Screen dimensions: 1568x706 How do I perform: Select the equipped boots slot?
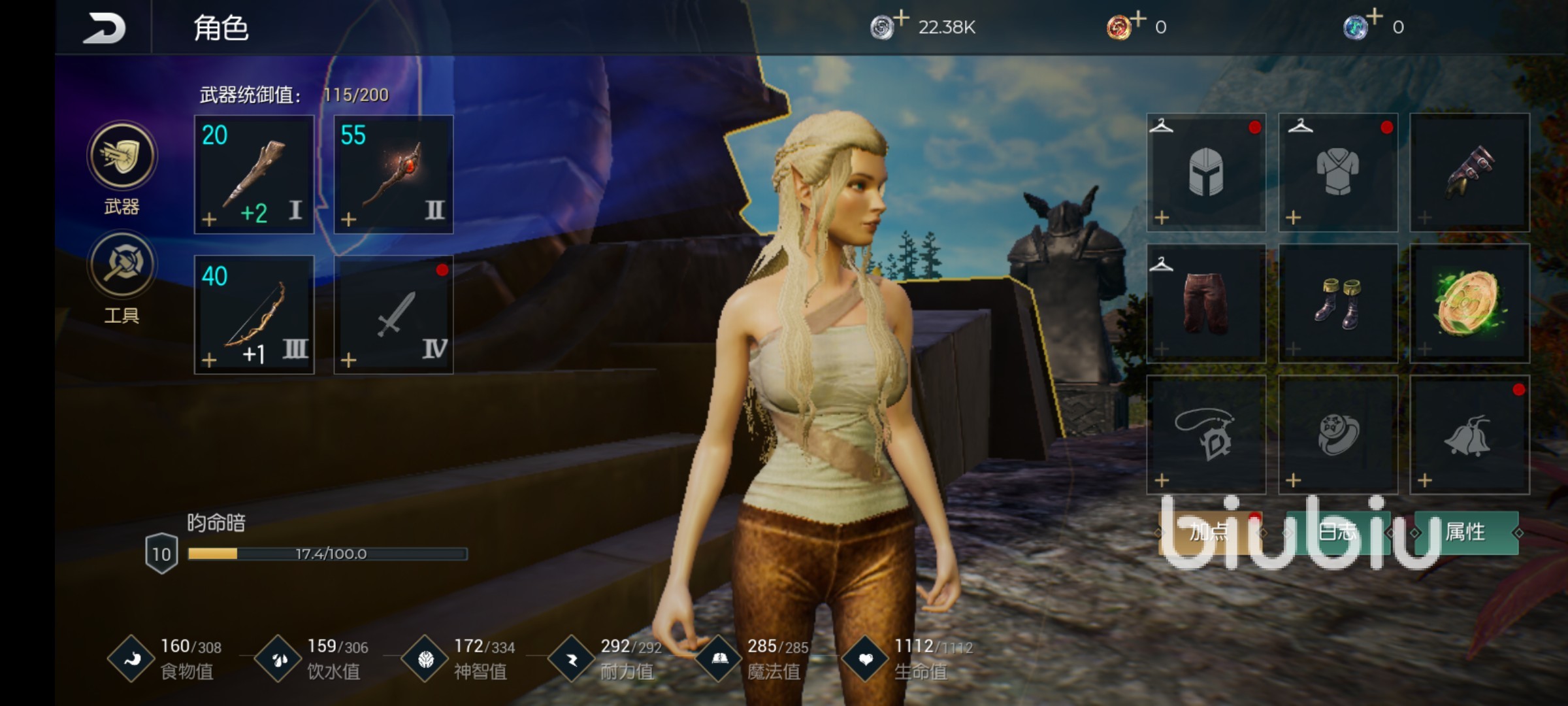pyautogui.click(x=1338, y=303)
